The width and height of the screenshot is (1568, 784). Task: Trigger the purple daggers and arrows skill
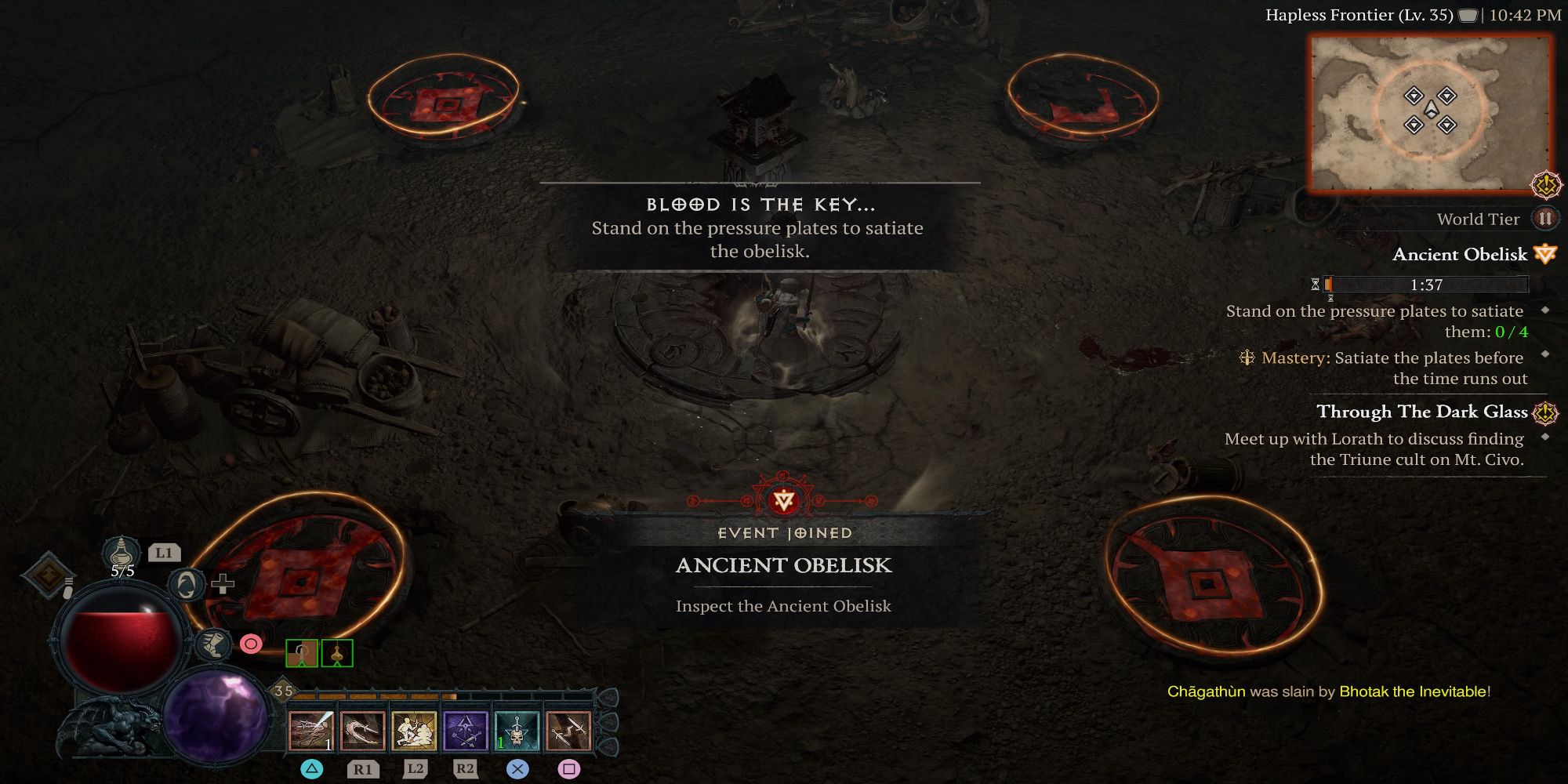click(x=465, y=731)
